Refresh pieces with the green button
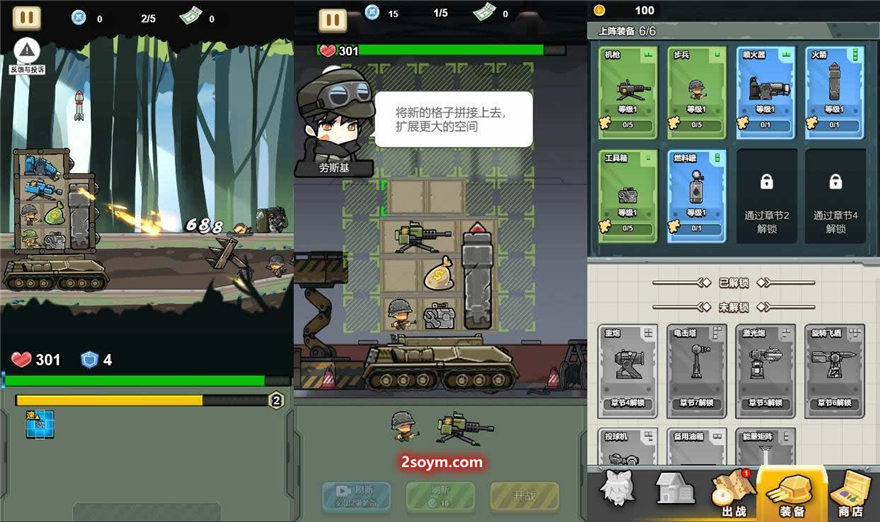880x522 pixels. 439,494
